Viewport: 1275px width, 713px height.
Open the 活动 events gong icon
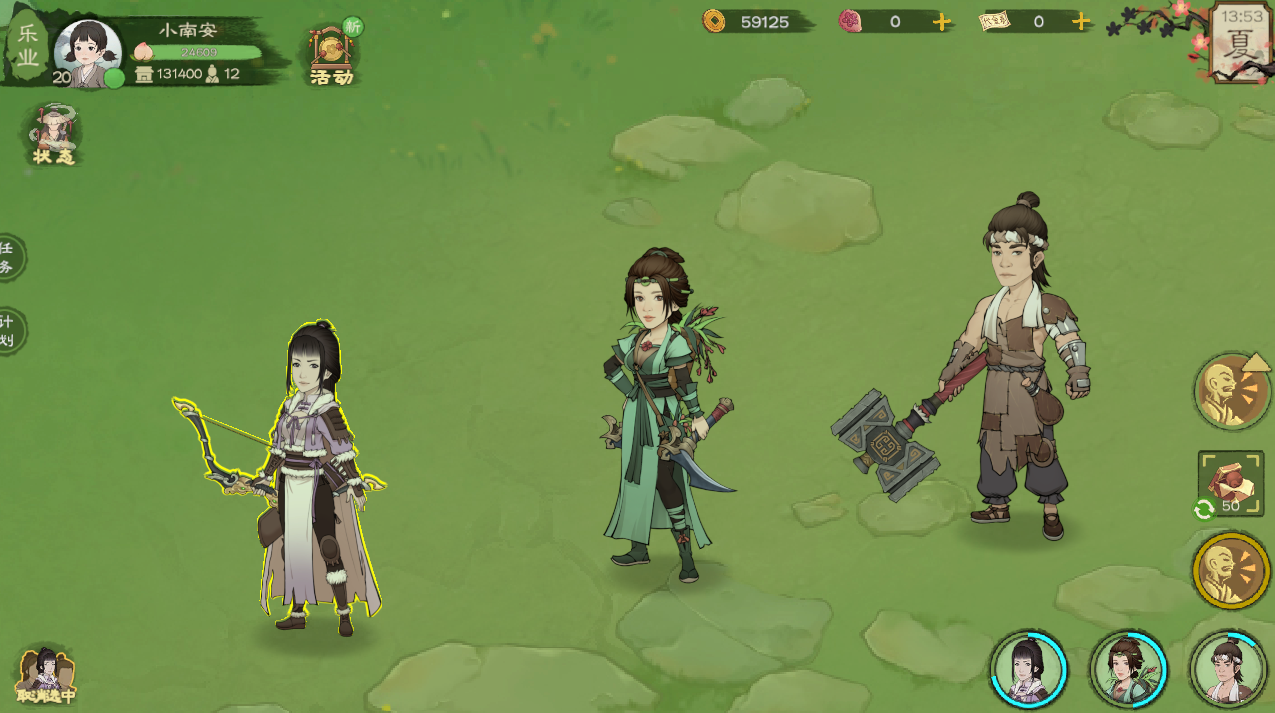[x=332, y=53]
